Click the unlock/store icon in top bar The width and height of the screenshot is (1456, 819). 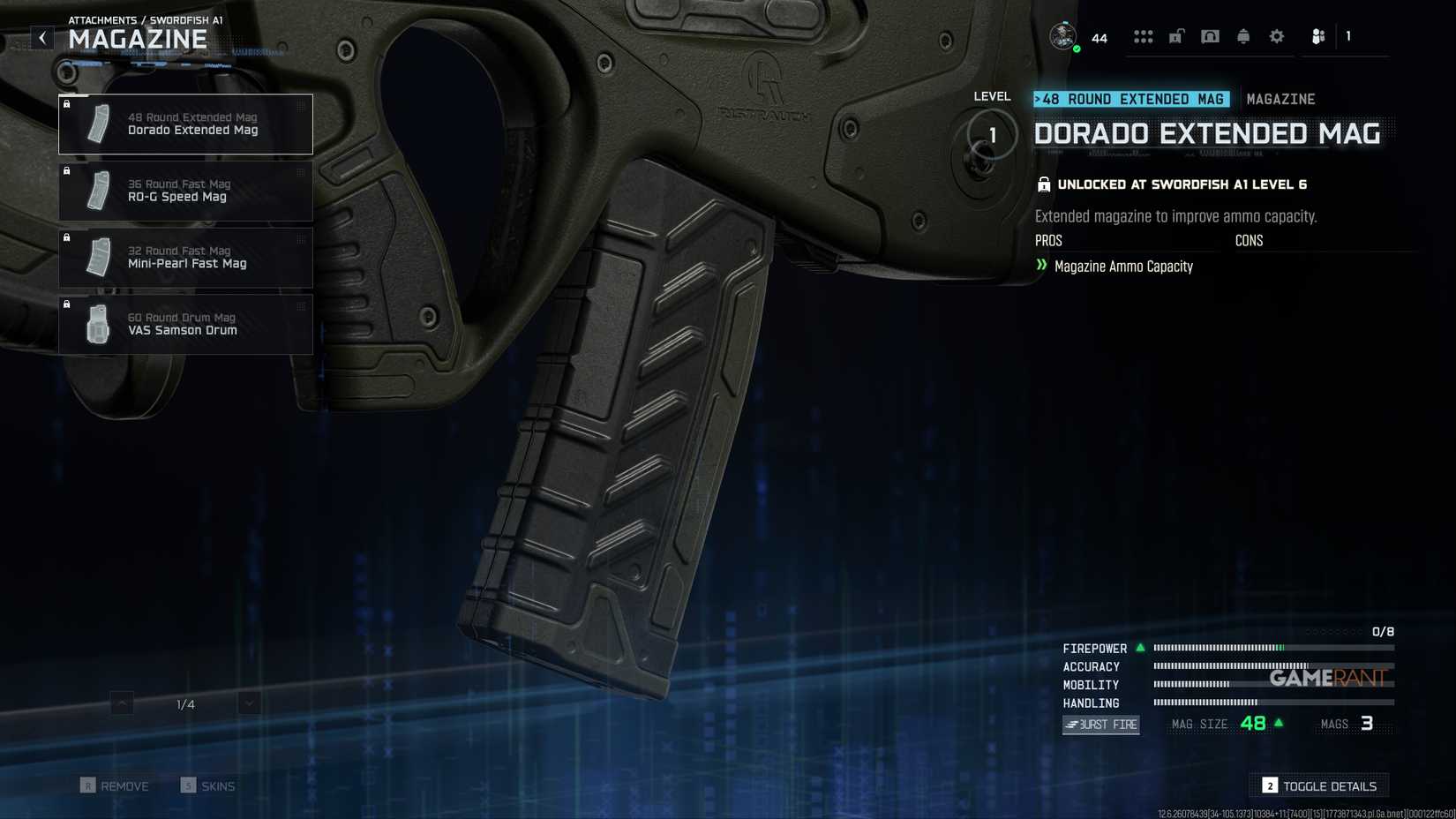[1175, 36]
